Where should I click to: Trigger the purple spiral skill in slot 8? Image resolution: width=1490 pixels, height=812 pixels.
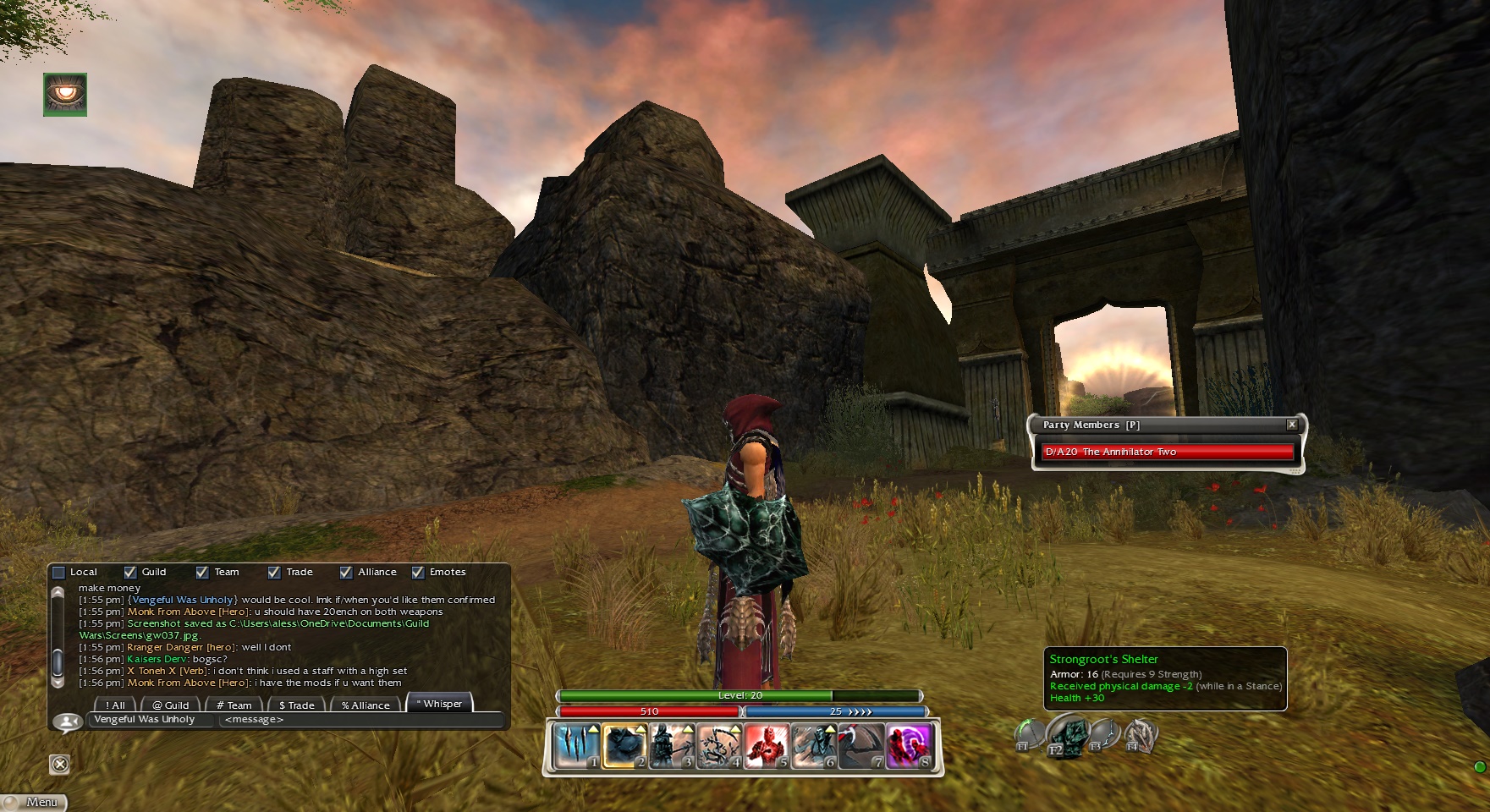point(909,746)
